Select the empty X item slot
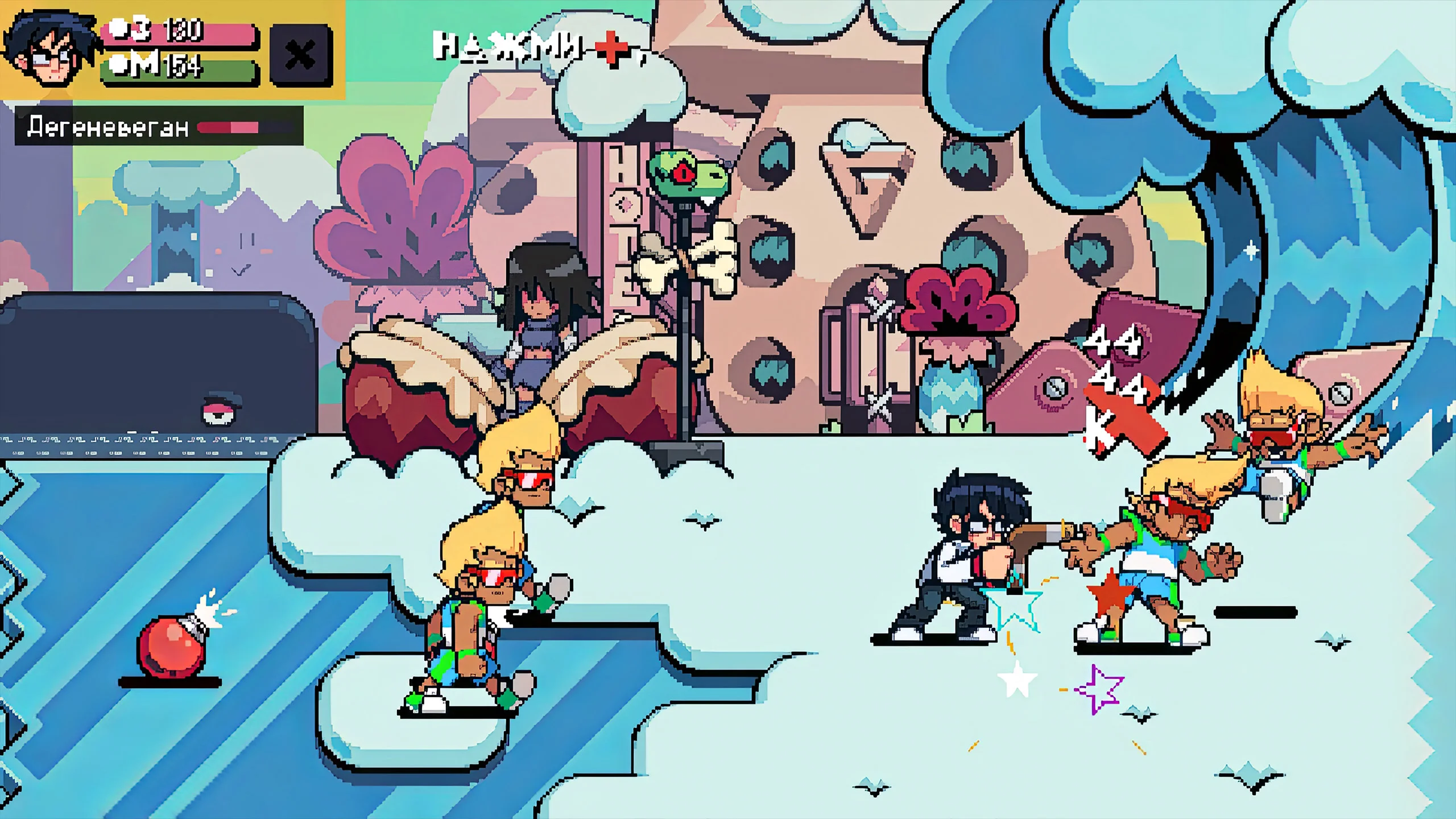This screenshot has height=819, width=1456. click(300, 55)
